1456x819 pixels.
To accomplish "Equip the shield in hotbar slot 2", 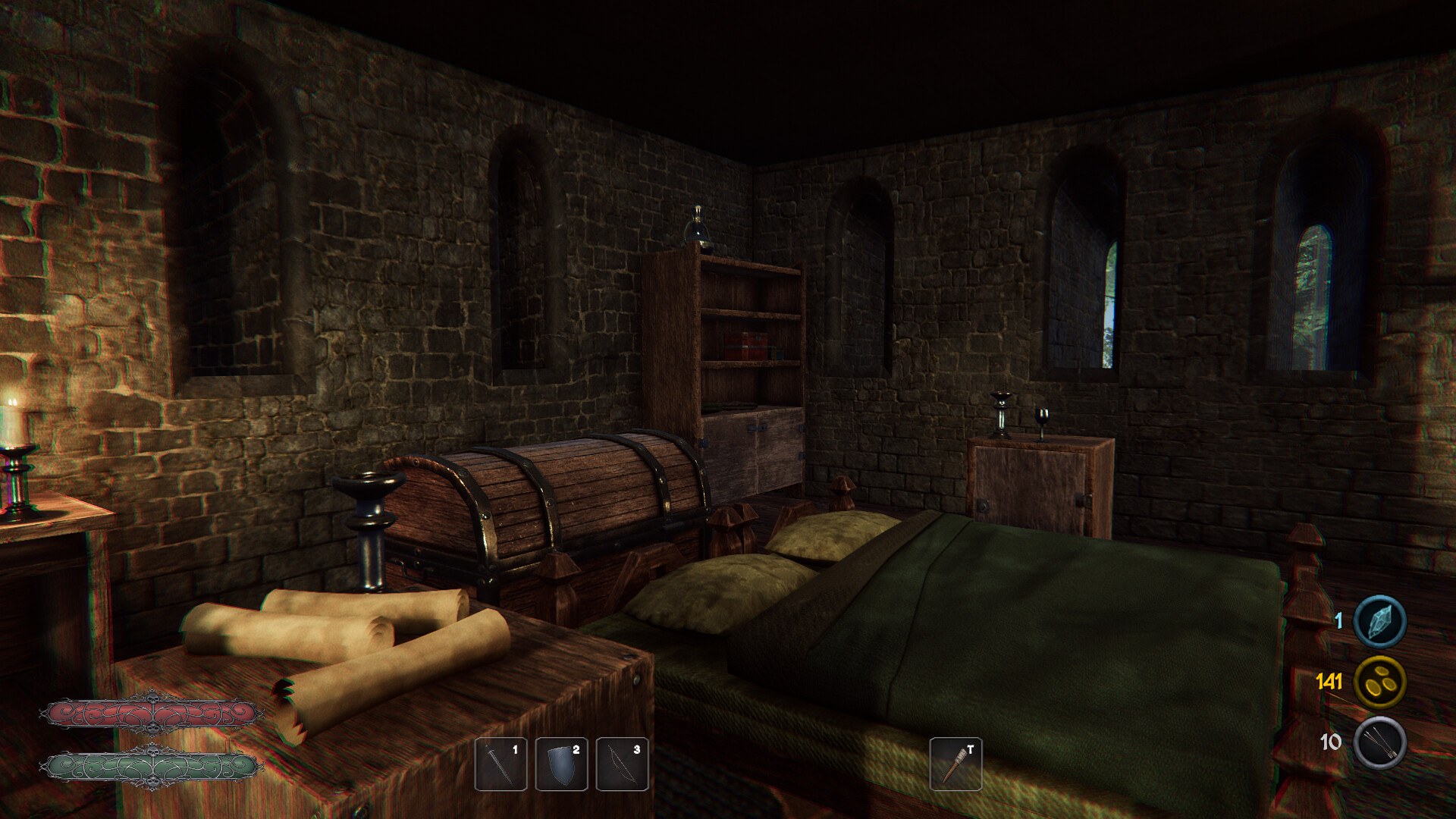I will click(561, 764).
